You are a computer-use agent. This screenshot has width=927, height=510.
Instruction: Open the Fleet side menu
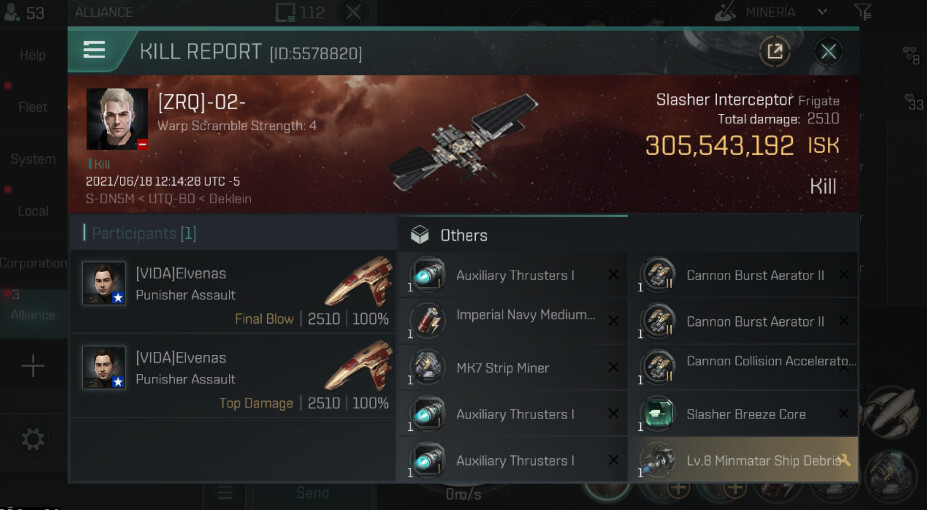(x=33, y=107)
